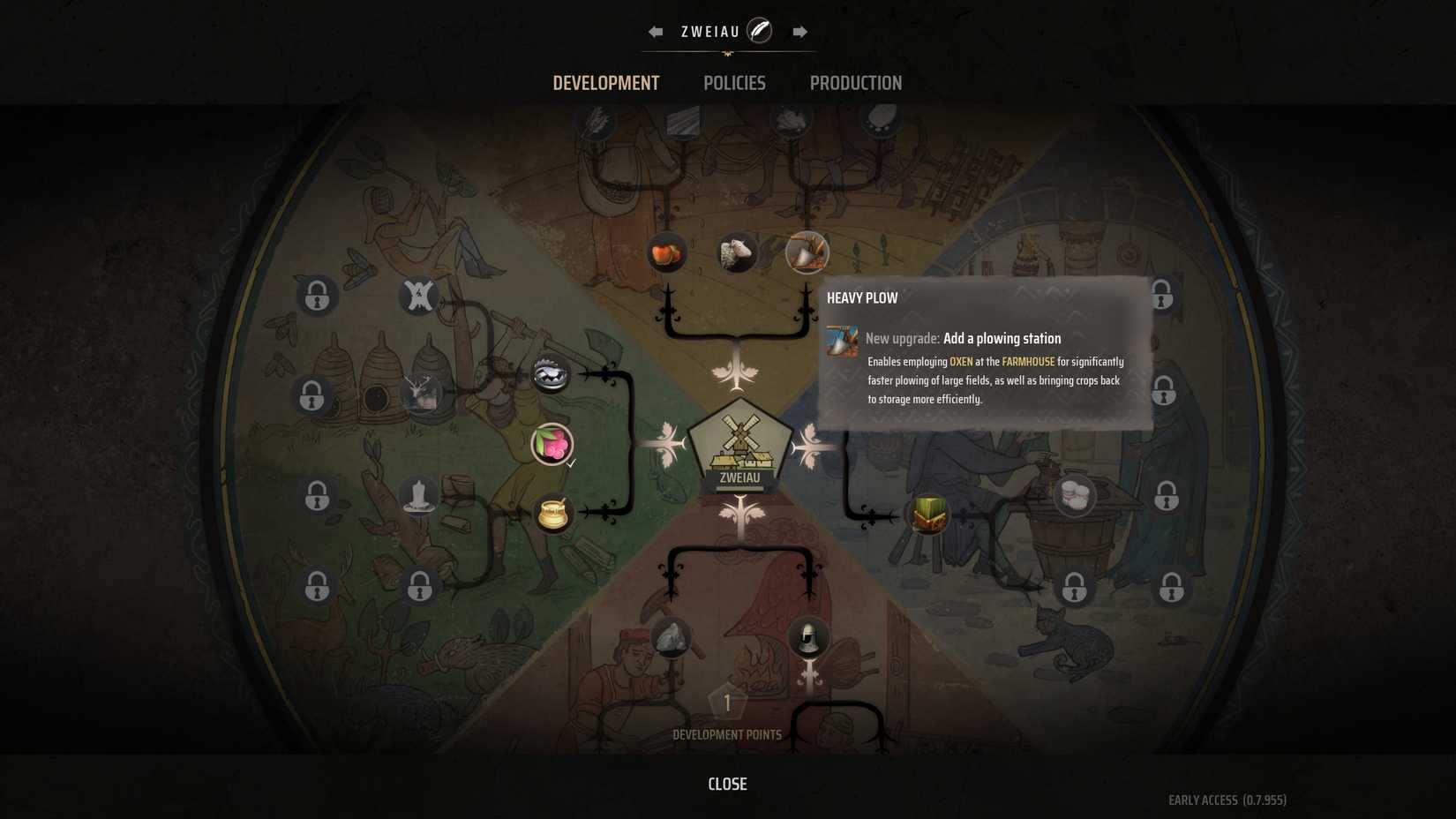1456x819 pixels.
Task: Click the candle-making development icon
Action: [x=419, y=495]
